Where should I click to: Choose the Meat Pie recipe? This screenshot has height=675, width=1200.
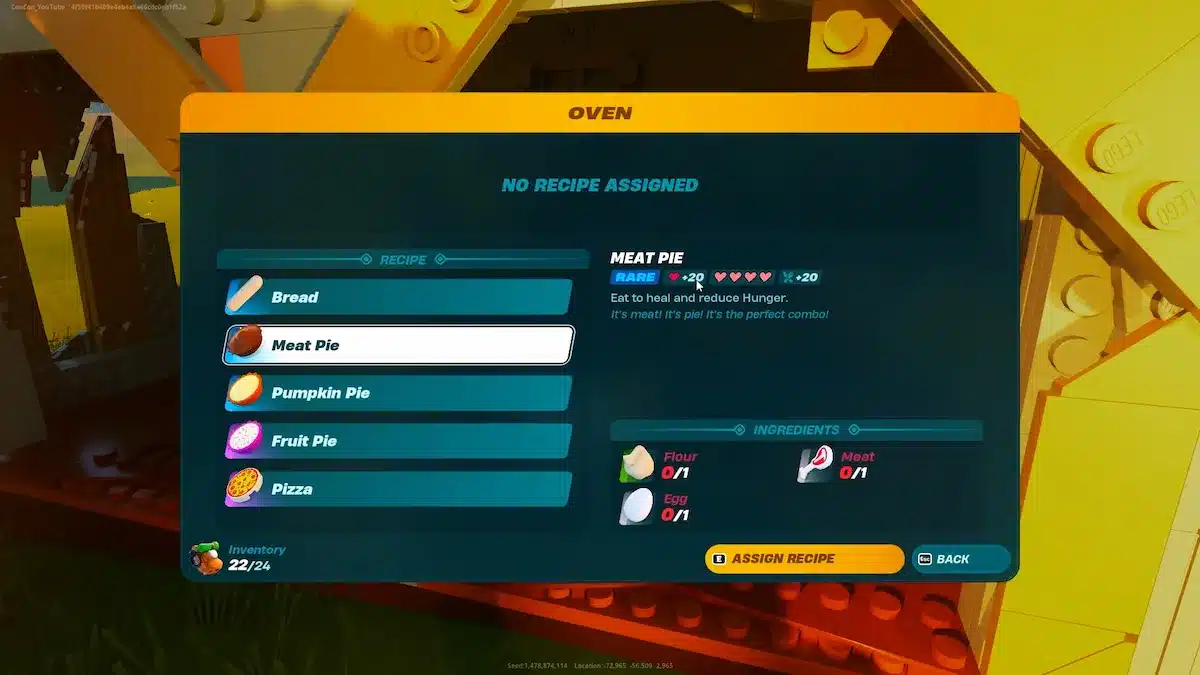coord(398,345)
